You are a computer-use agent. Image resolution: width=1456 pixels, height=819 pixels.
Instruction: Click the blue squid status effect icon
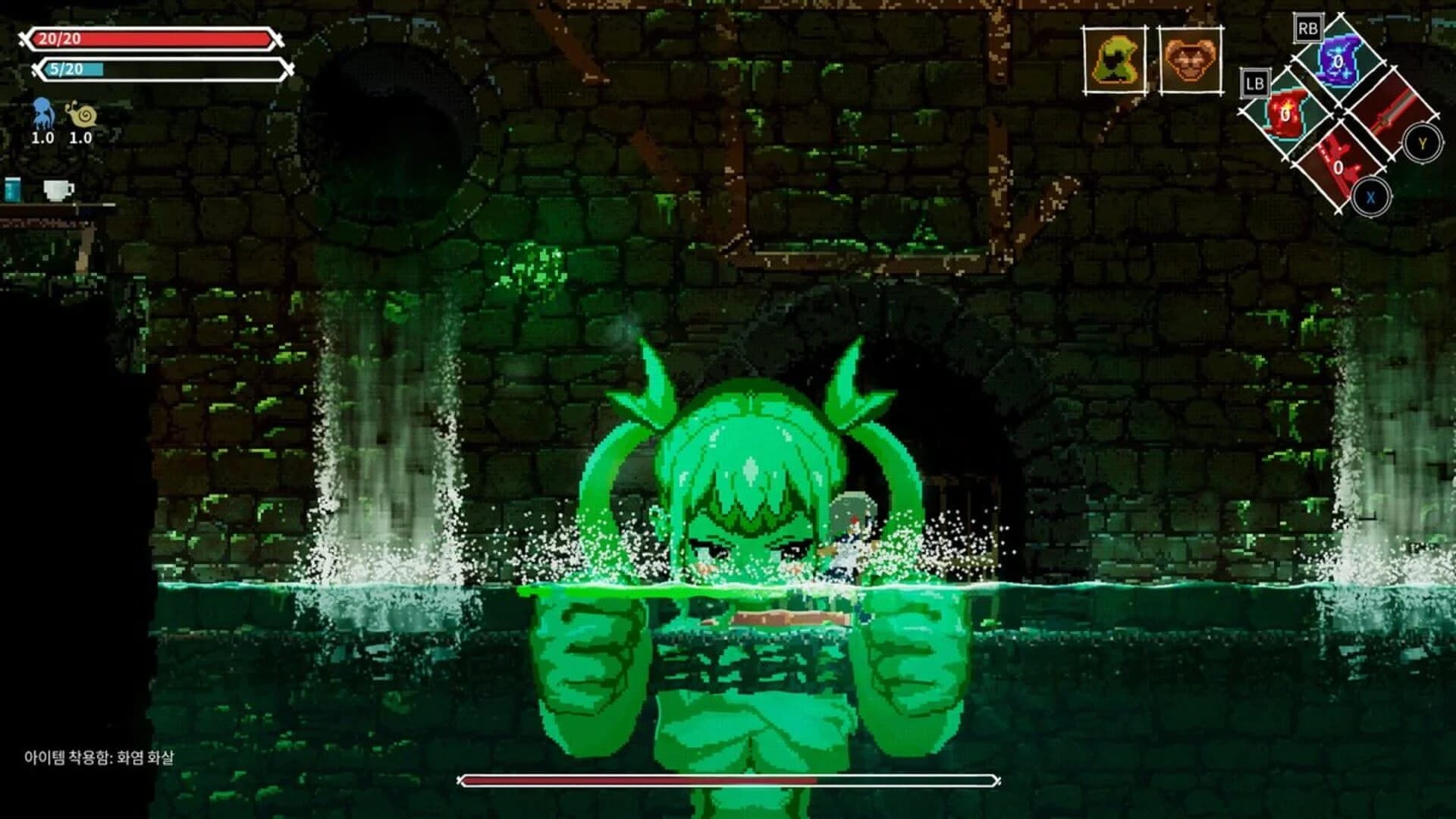tap(42, 112)
